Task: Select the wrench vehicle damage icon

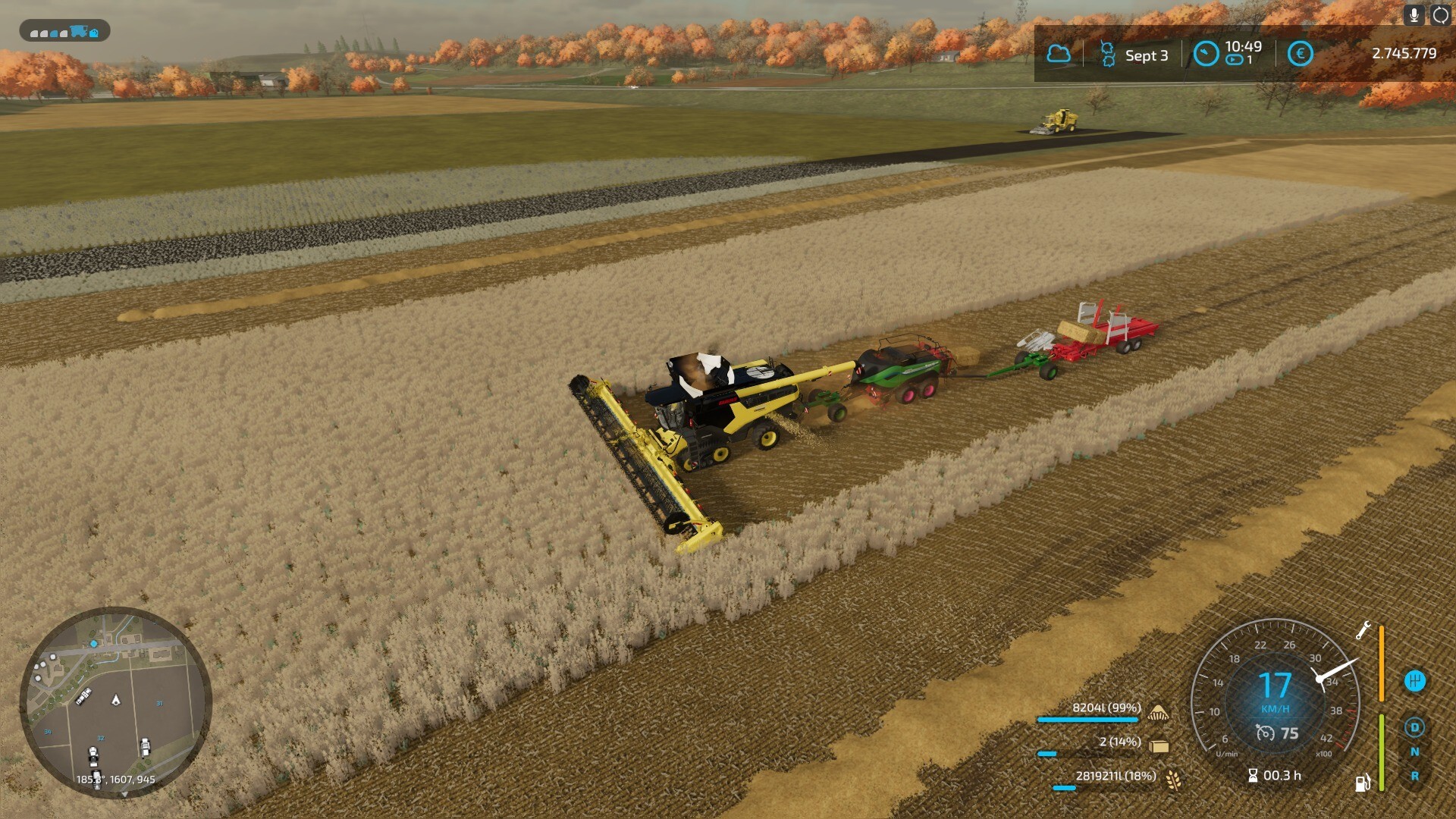Action: pyautogui.click(x=1363, y=630)
